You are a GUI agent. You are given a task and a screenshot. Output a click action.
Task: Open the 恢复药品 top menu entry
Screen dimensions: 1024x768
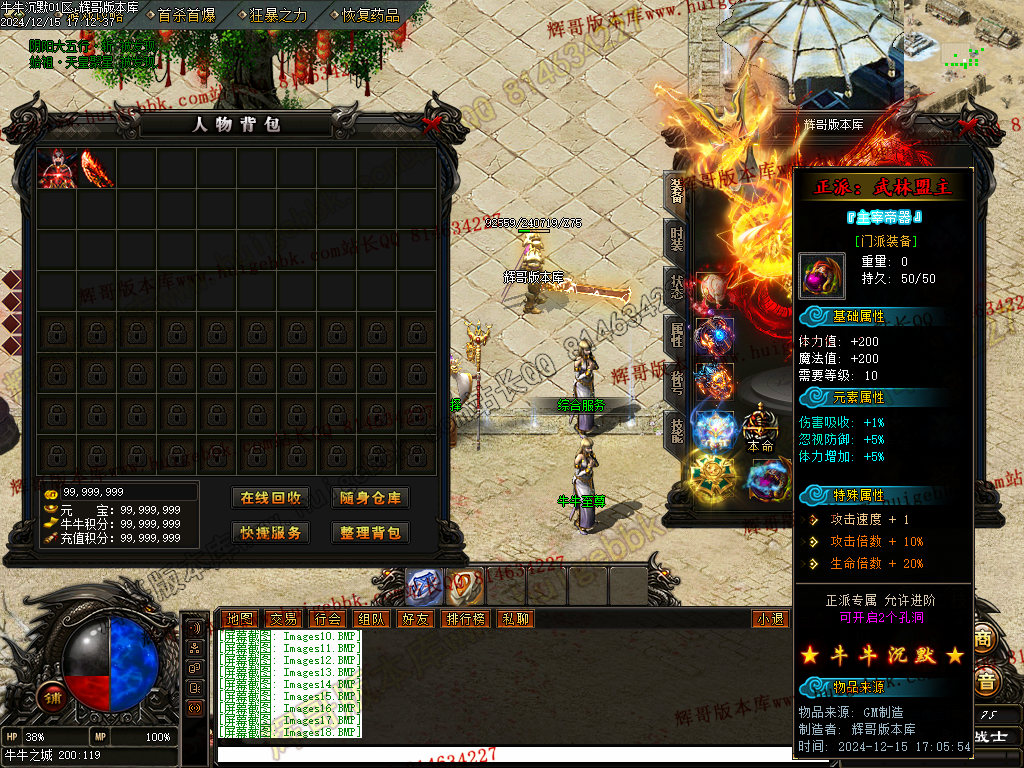(x=370, y=15)
